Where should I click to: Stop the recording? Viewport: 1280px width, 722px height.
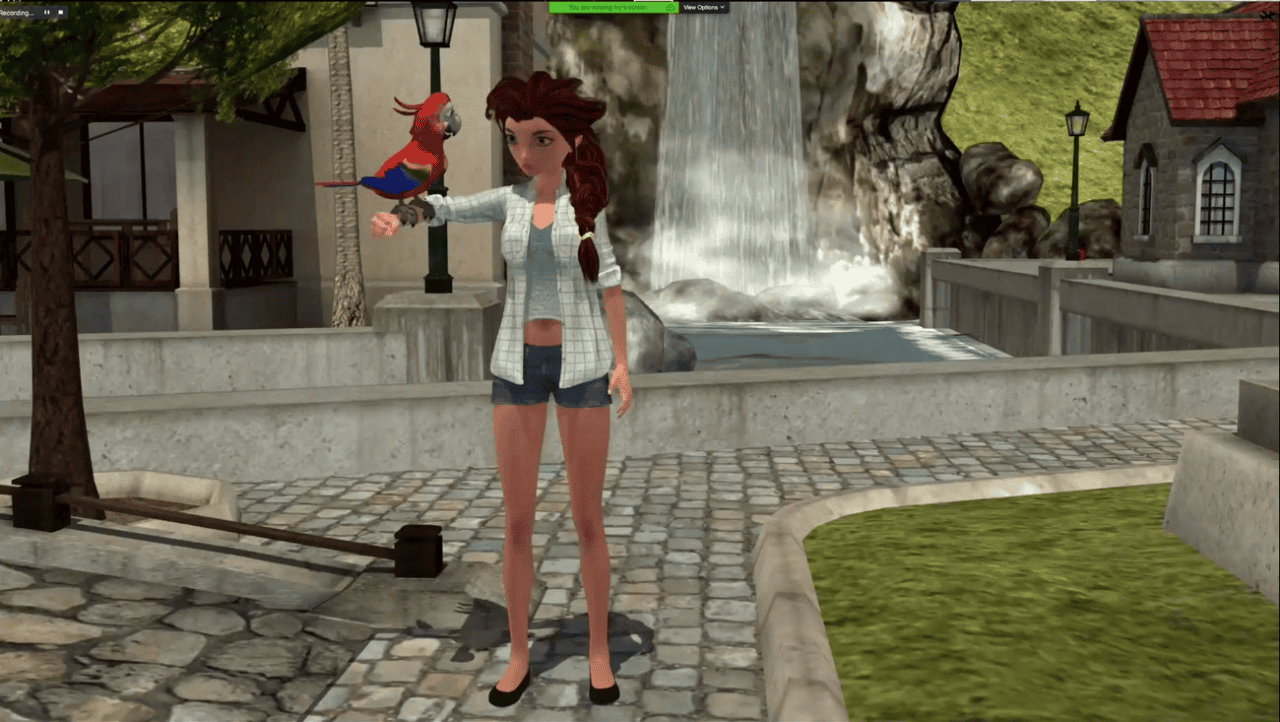(61, 12)
